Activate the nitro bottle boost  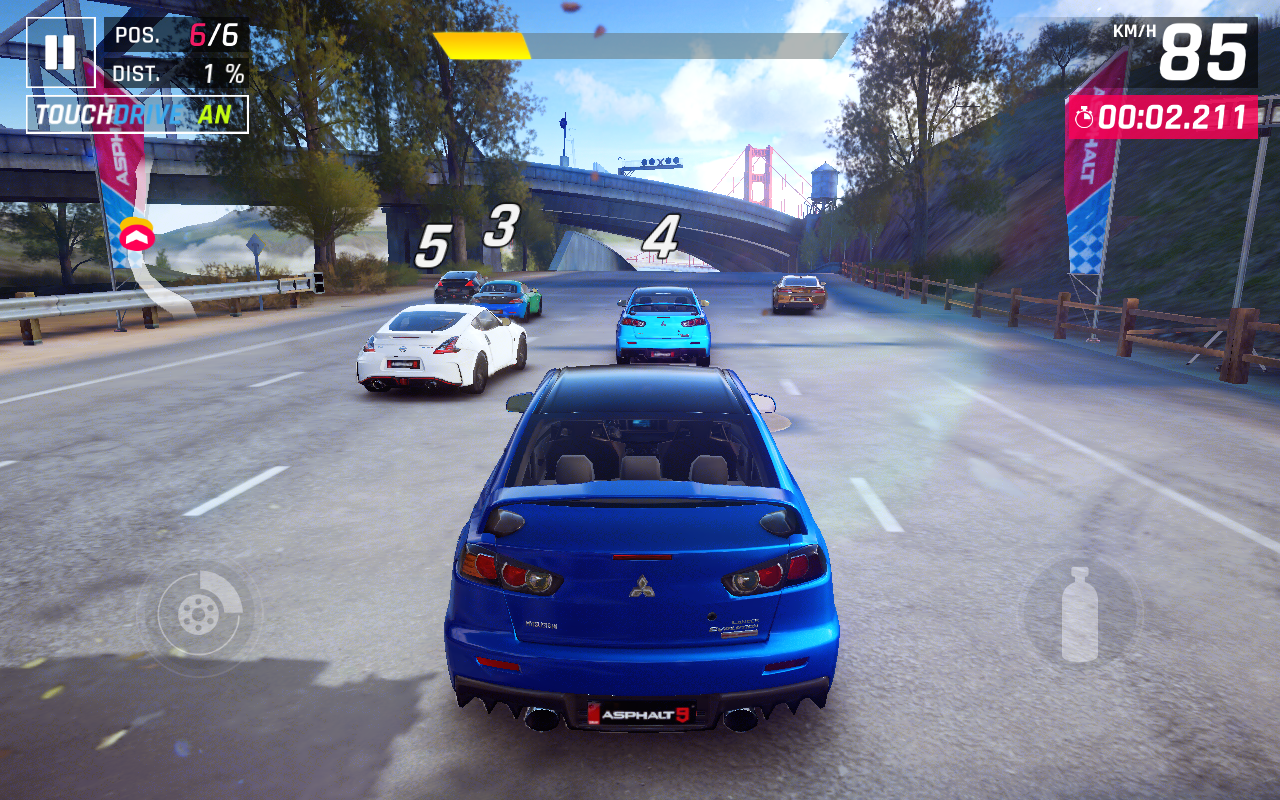click(1079, 614)
